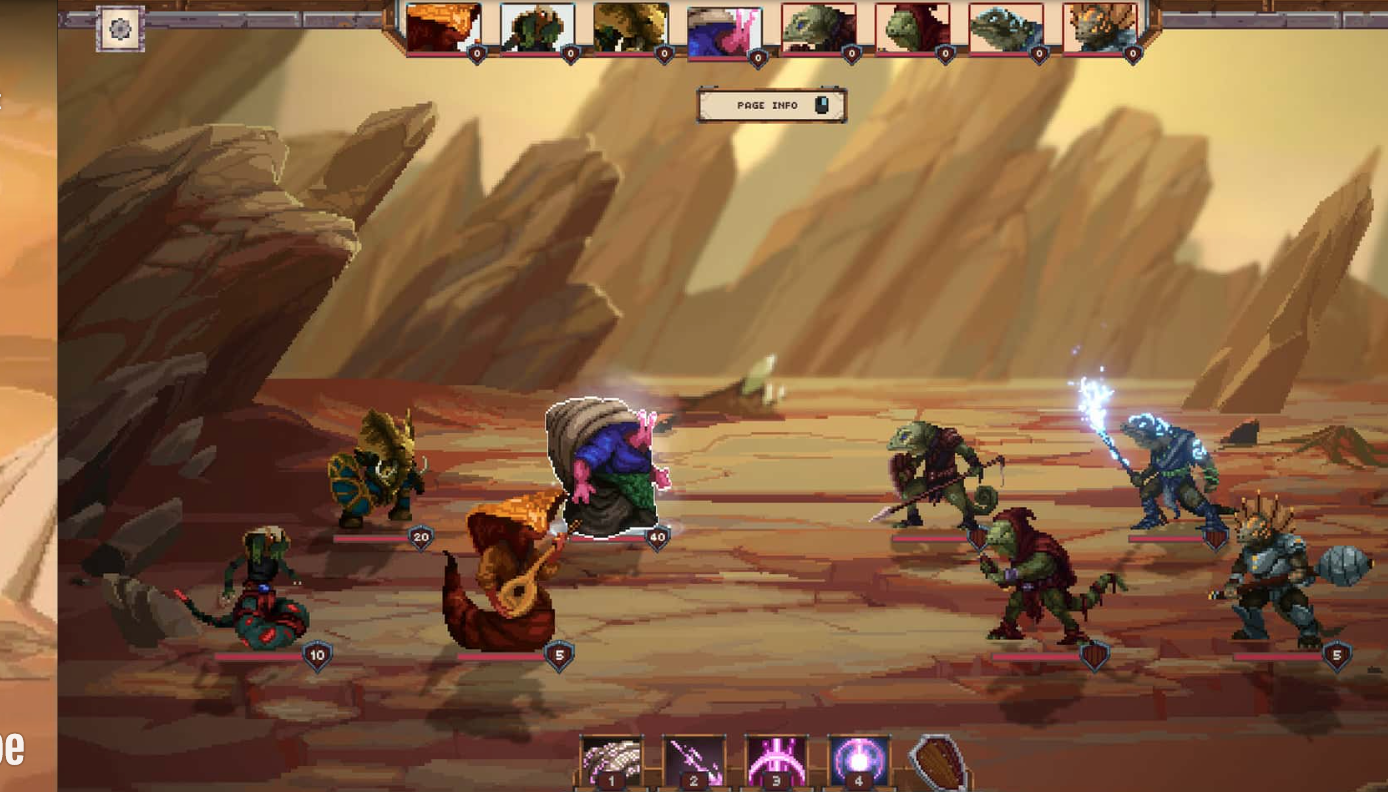Pick the yellow horned ally turn portrait
The image size is (1388, 792).
[630, 28]
